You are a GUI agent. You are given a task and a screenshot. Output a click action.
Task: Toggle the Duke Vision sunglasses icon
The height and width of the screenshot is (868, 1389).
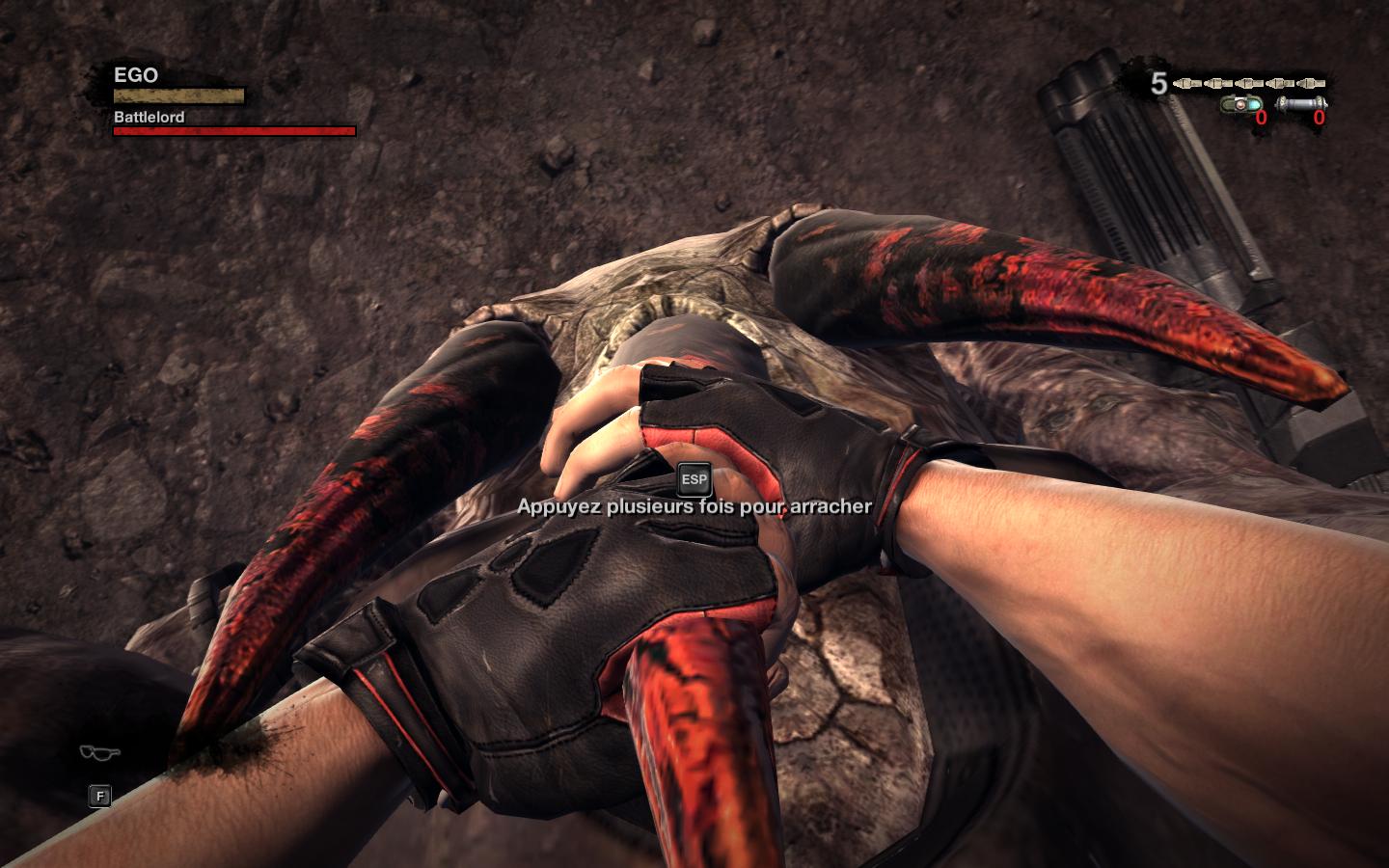(99, 753)
